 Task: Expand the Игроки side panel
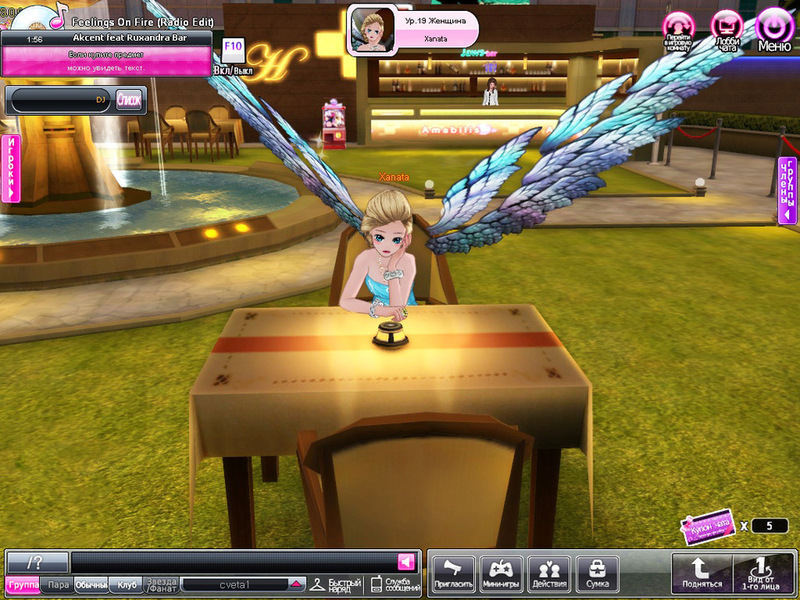pos(11,167)
